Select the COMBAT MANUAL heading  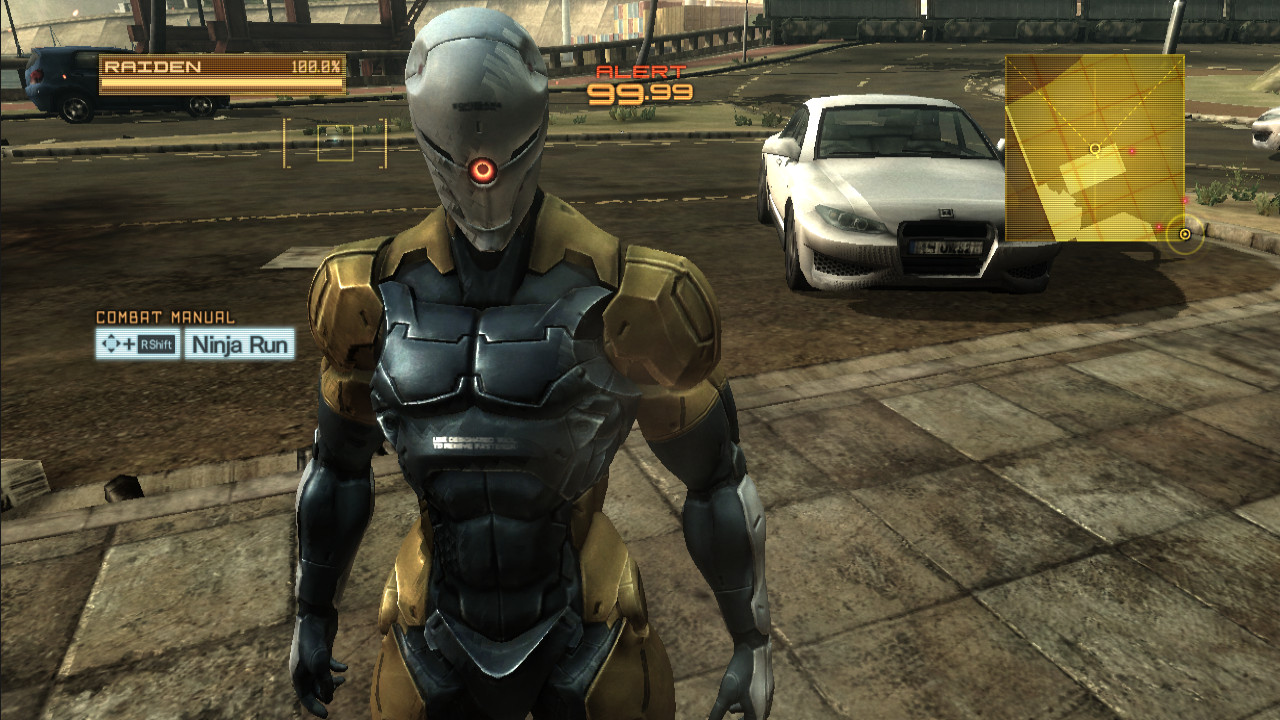(165, 315)
